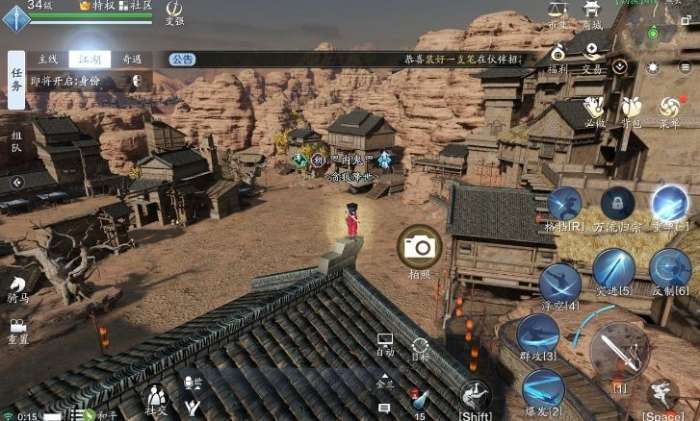Open the 商城 shop icon
The image size is (700, 421).
593,14
